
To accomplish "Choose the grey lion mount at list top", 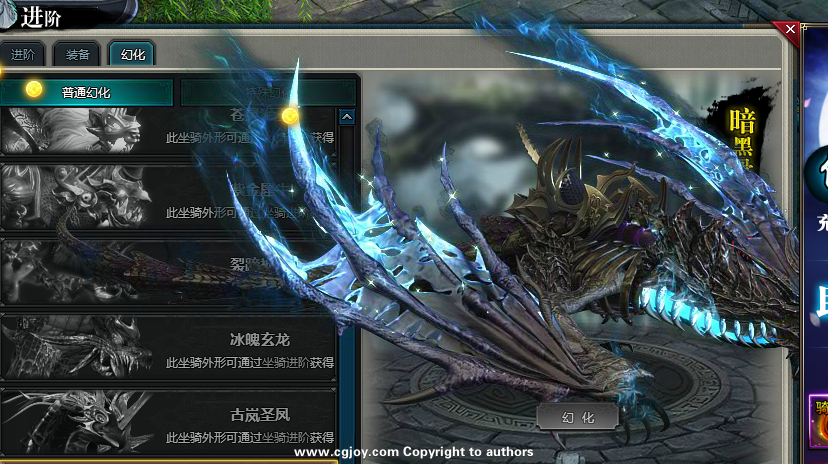I will (x=168, y=130).
